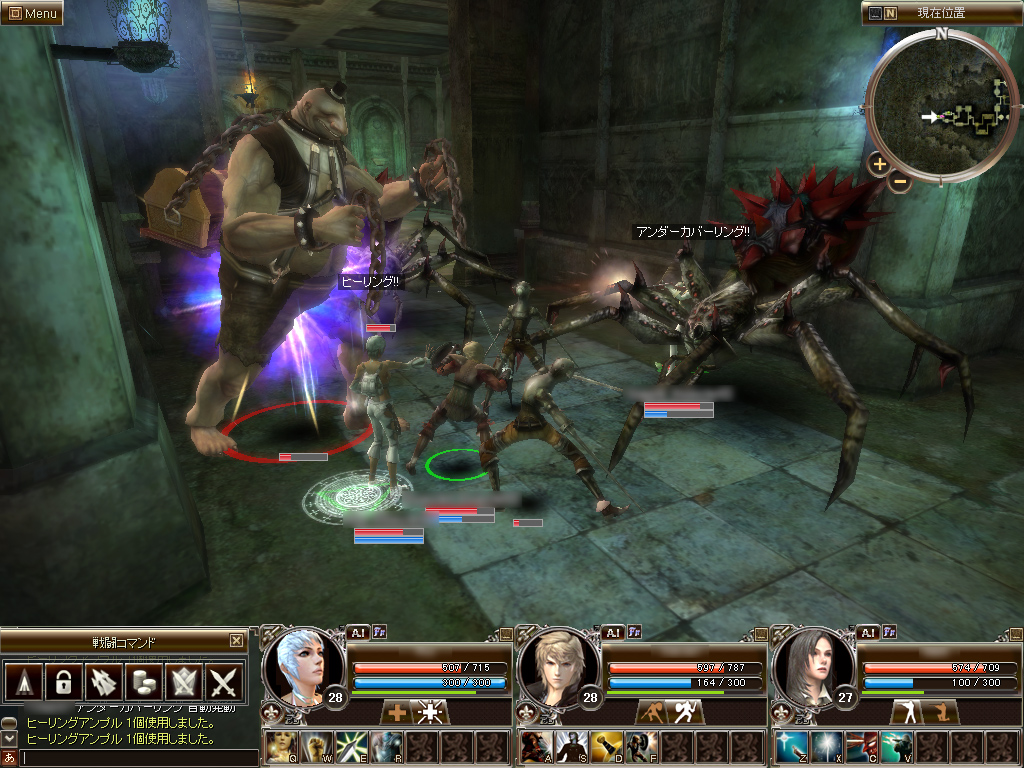Screen dimensions: 1024x768
Task: Choose the orange cross stance for white-haired character
Action: pyautogui.click(x=398, y=713)
